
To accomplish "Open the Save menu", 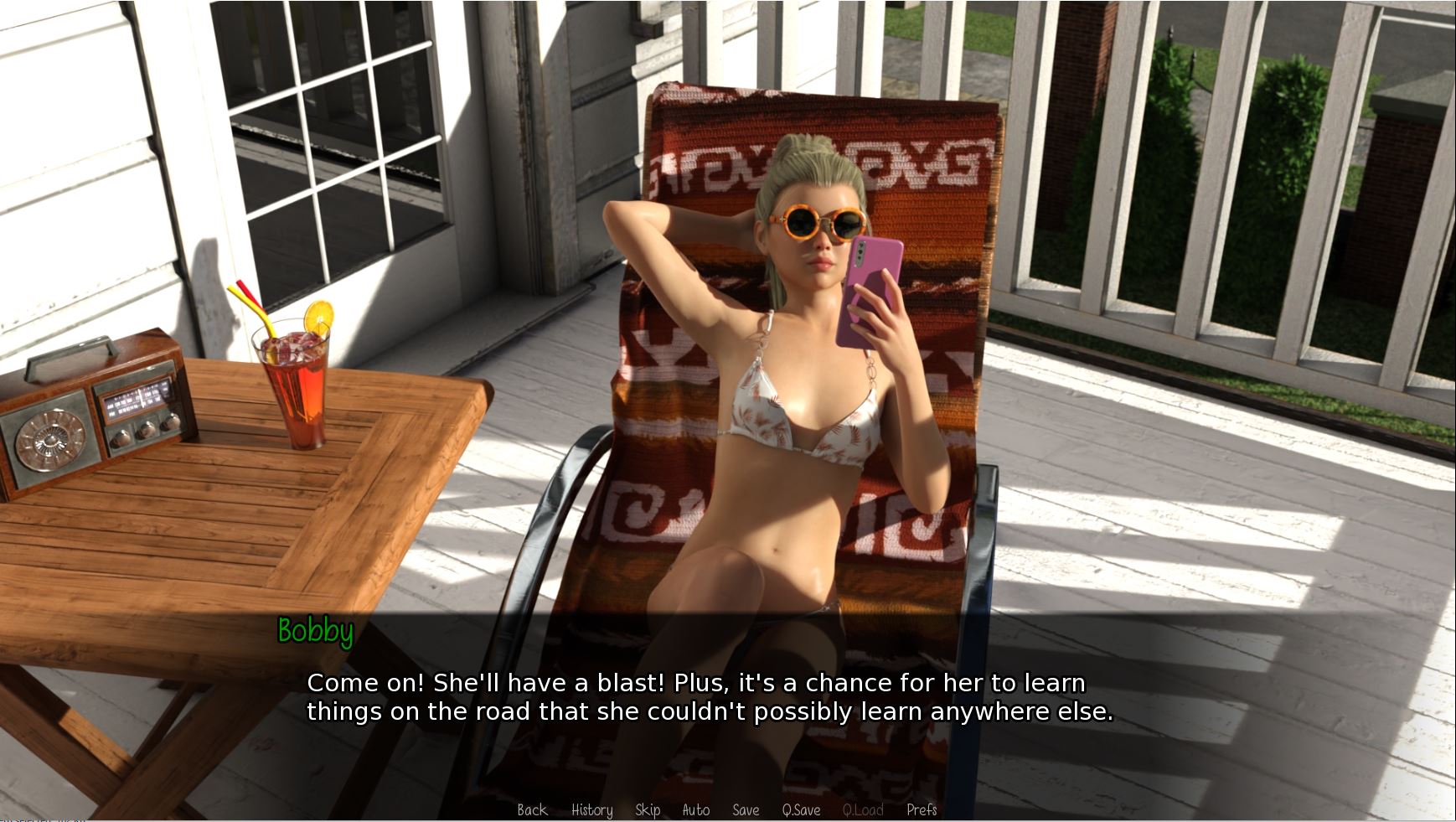I will coord(745,809).
